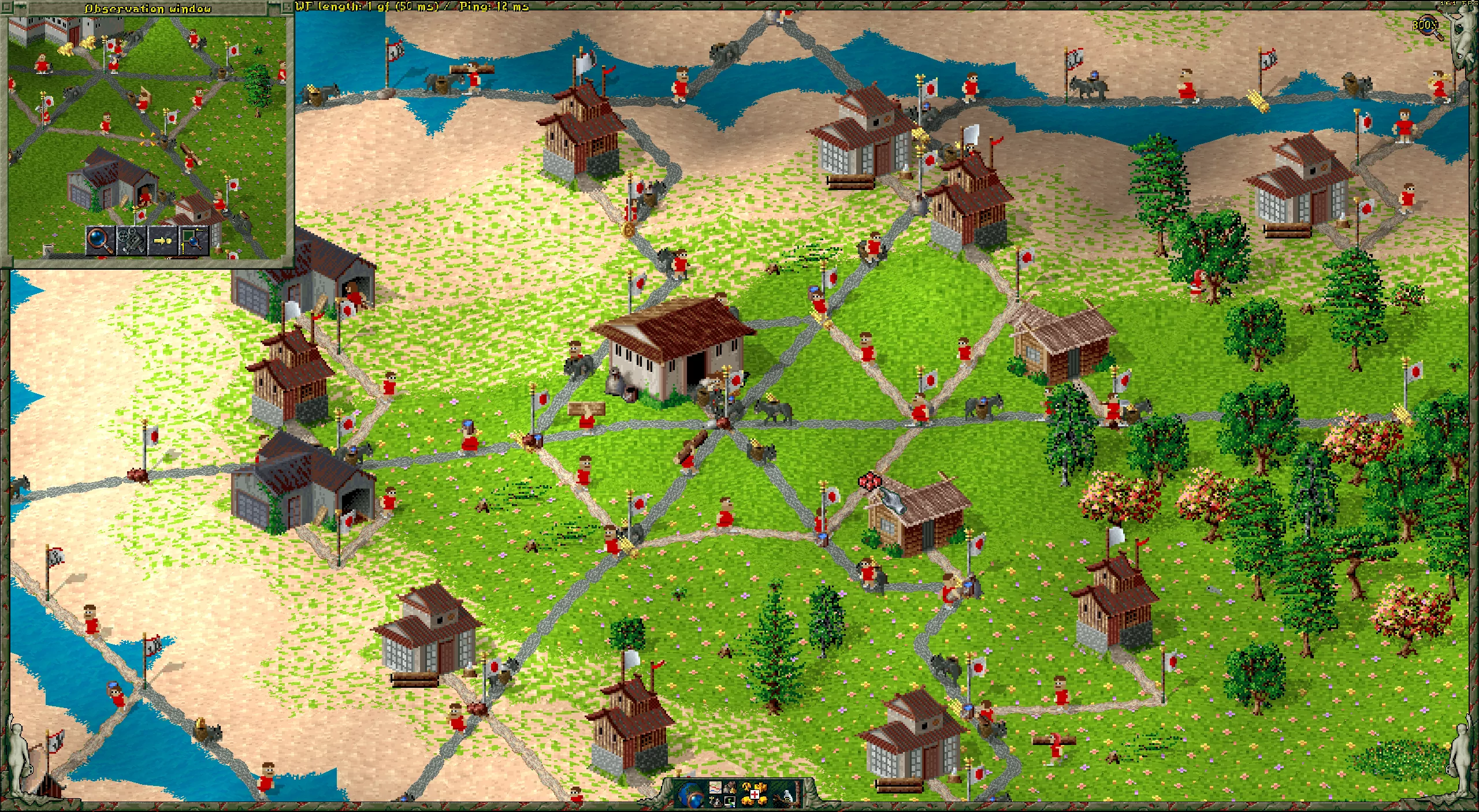Toggle construction aid with the red cross
This screenshot has width=1479, height=812.
tap(755, 795)
